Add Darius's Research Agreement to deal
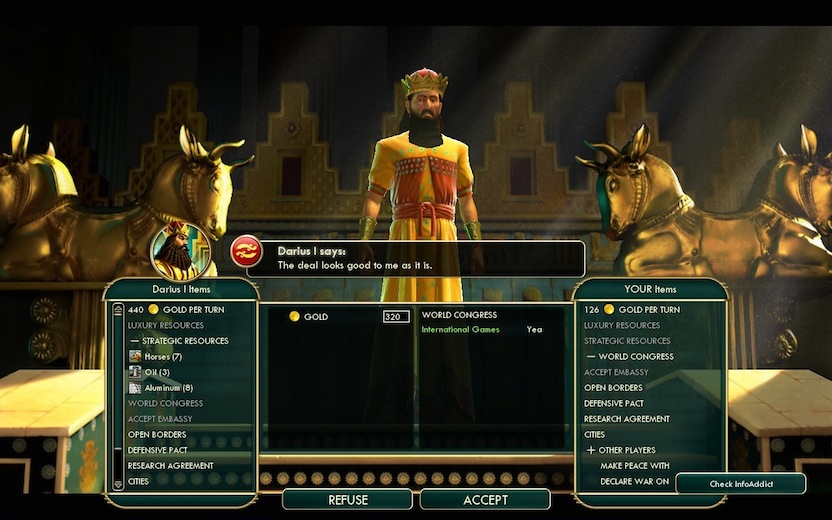832x520 pixels. [x=170, y=466]
